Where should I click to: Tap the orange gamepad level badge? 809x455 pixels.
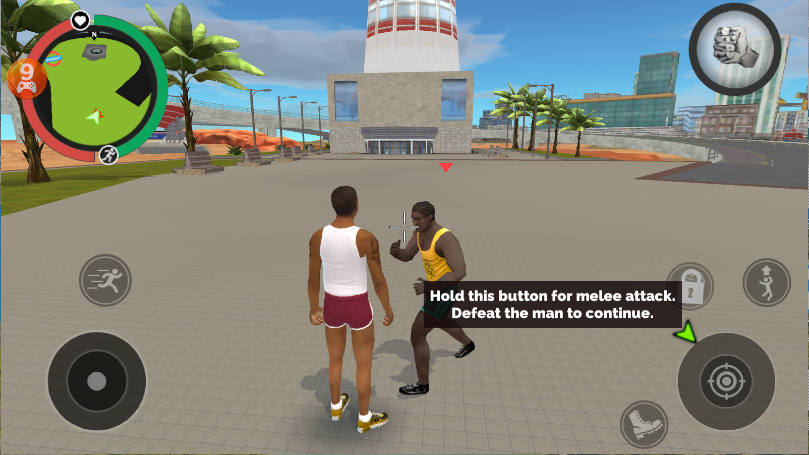click(26, 77)
